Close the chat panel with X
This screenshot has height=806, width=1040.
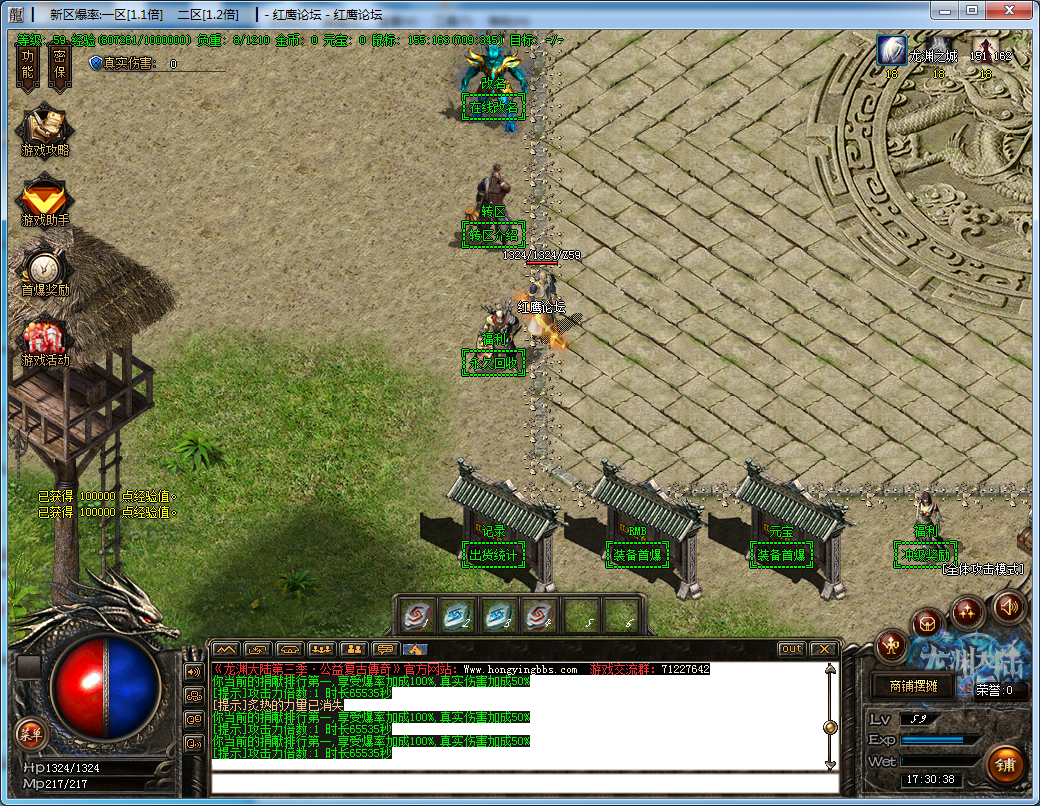tap(822, 649)
